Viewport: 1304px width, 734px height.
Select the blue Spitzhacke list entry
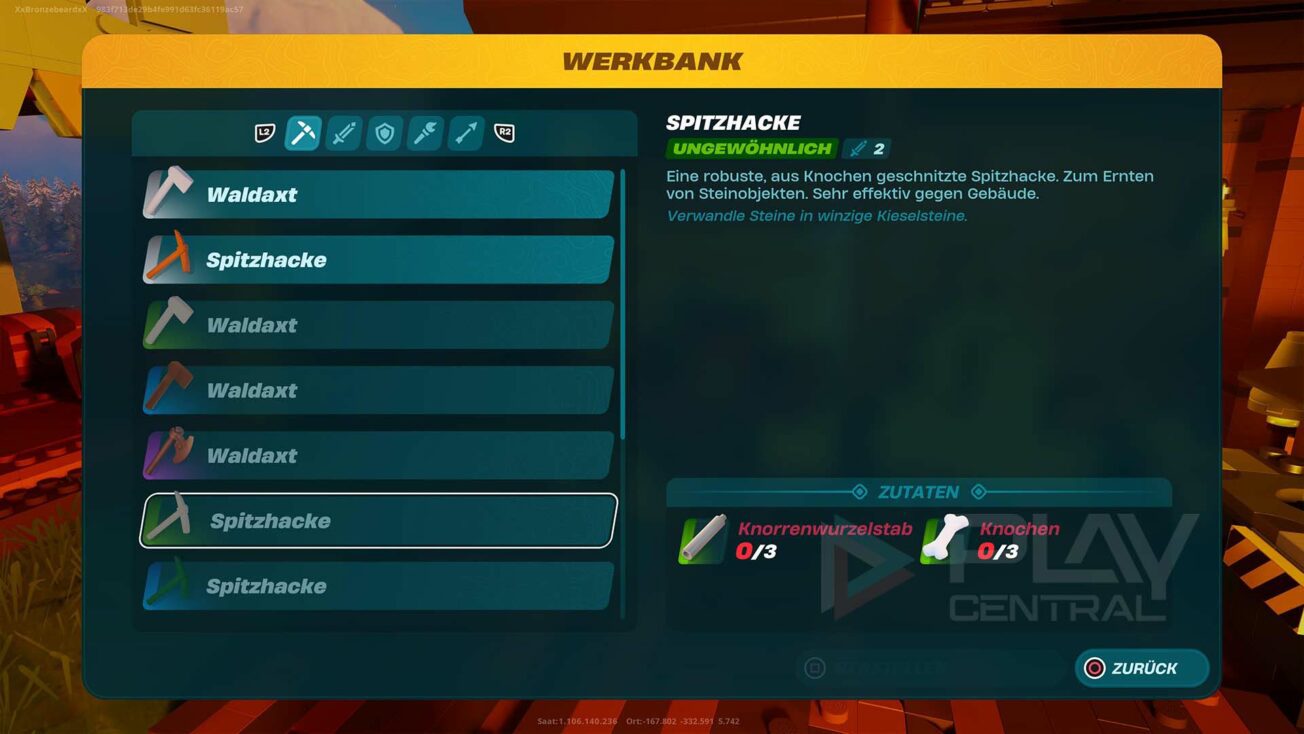point(375,586)
